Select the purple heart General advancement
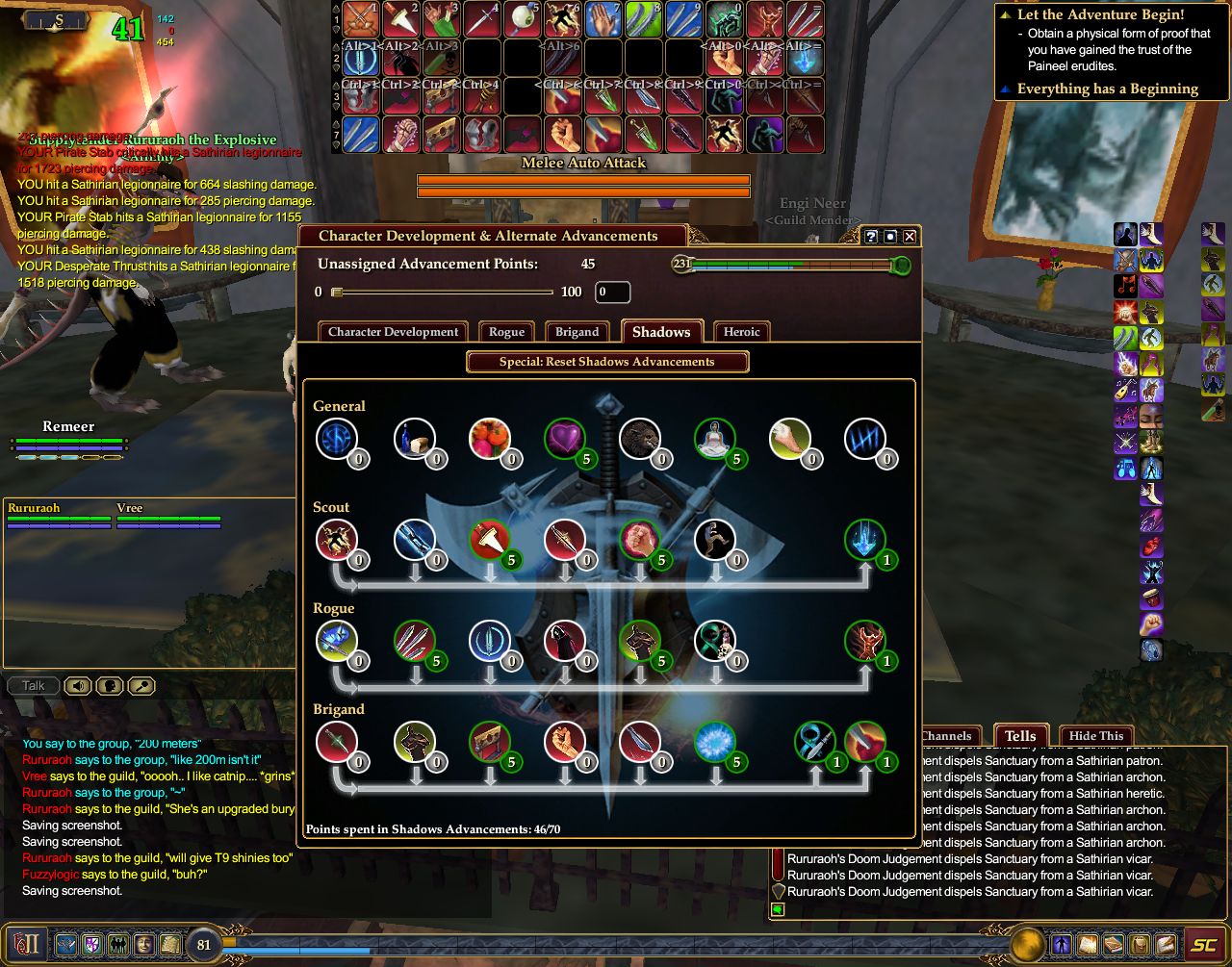The image size is (1232, 967). pos(564,439)
